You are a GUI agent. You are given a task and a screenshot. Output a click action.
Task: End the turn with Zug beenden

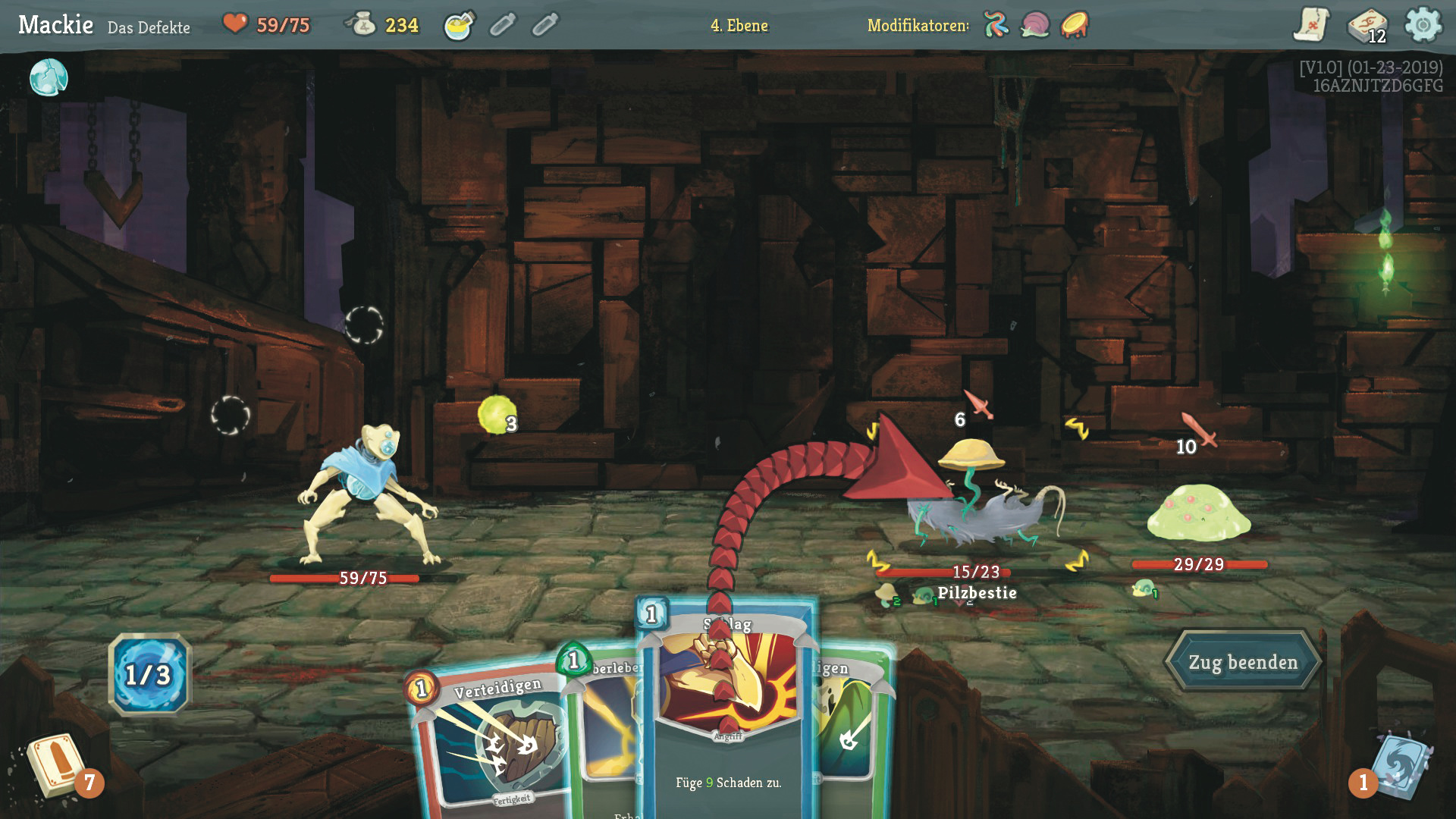[x=1242, y=662]
